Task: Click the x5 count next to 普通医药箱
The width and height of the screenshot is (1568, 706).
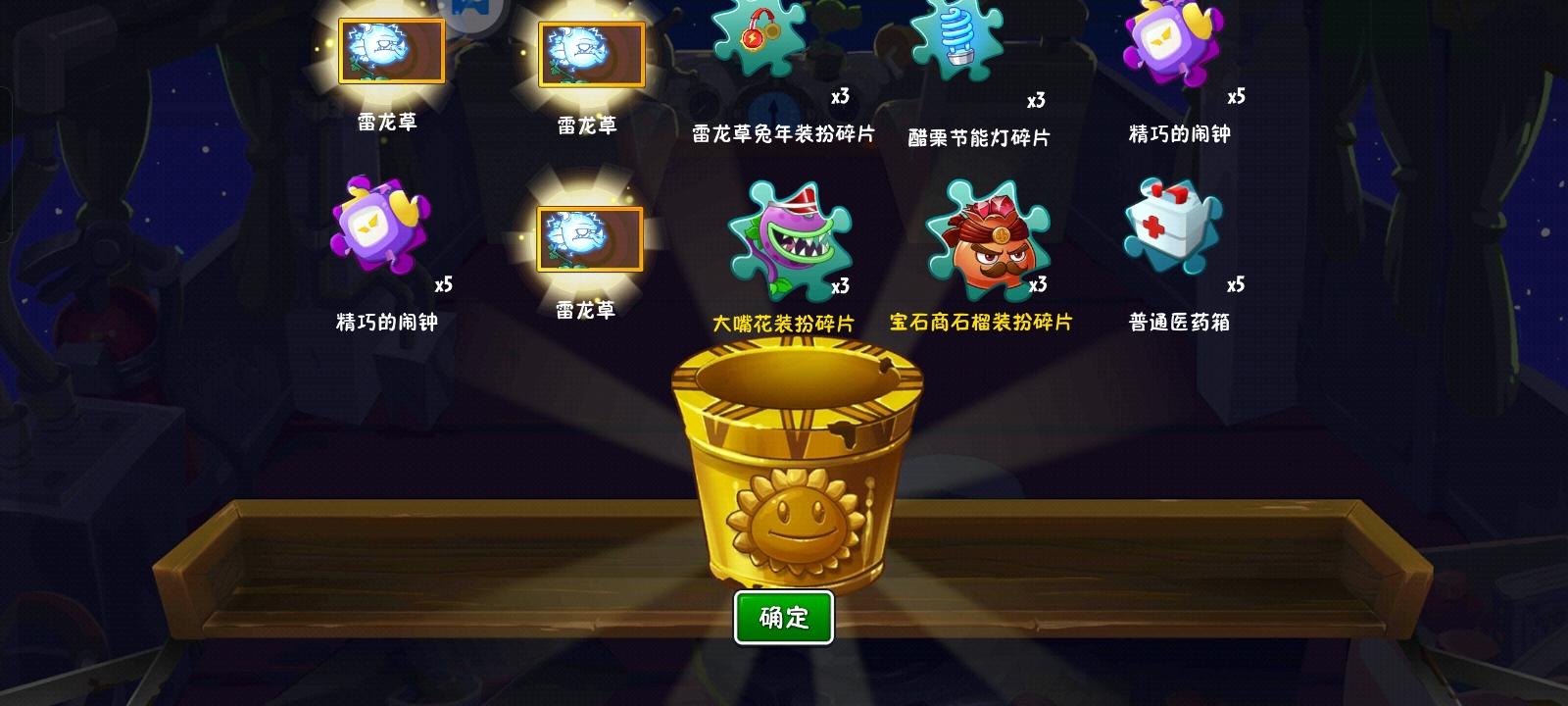Action: (1236, 284)
